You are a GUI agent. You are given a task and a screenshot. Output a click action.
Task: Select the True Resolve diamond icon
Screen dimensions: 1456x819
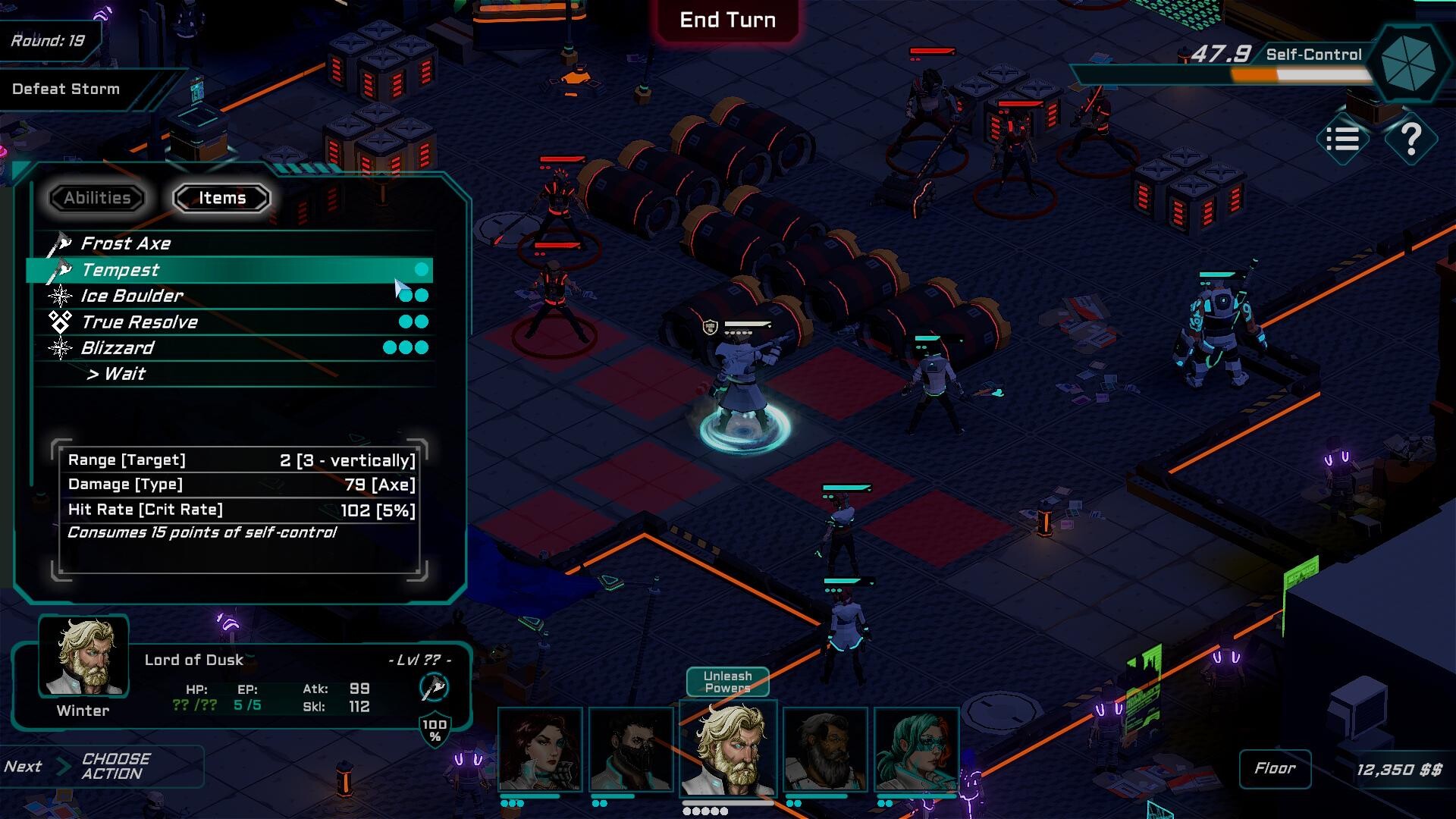point(61,322)
